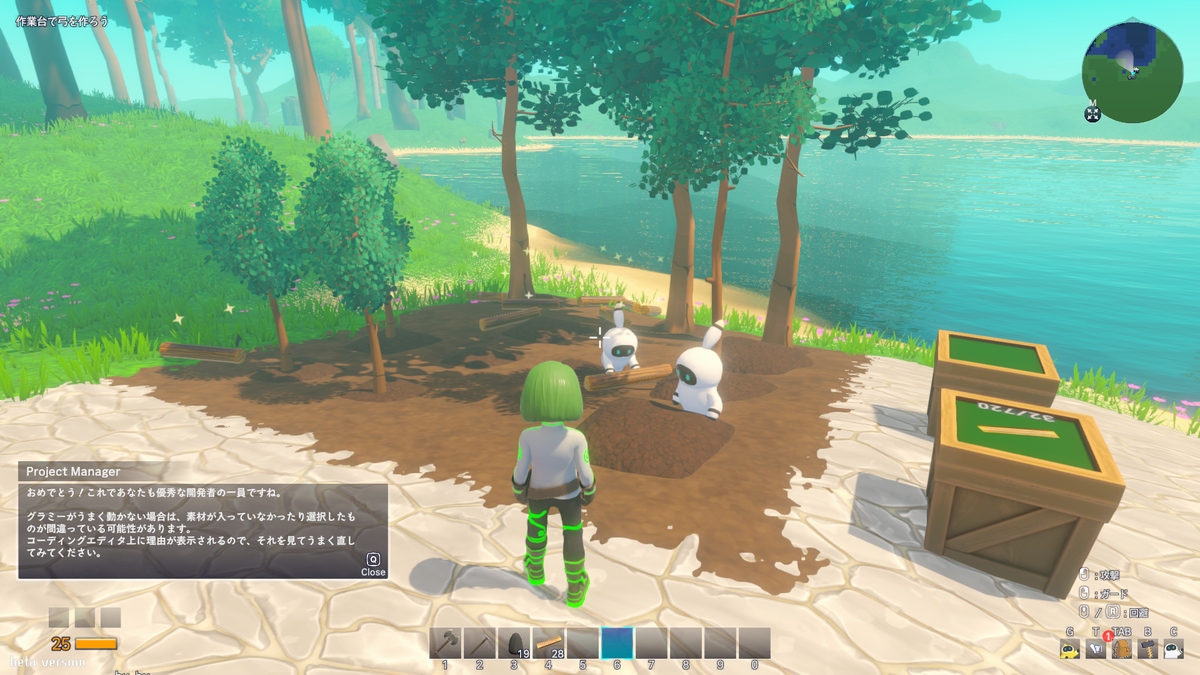Select the wooden plank stack of 28
Screen dimensions: 1200x675
(x=548, y=643)
